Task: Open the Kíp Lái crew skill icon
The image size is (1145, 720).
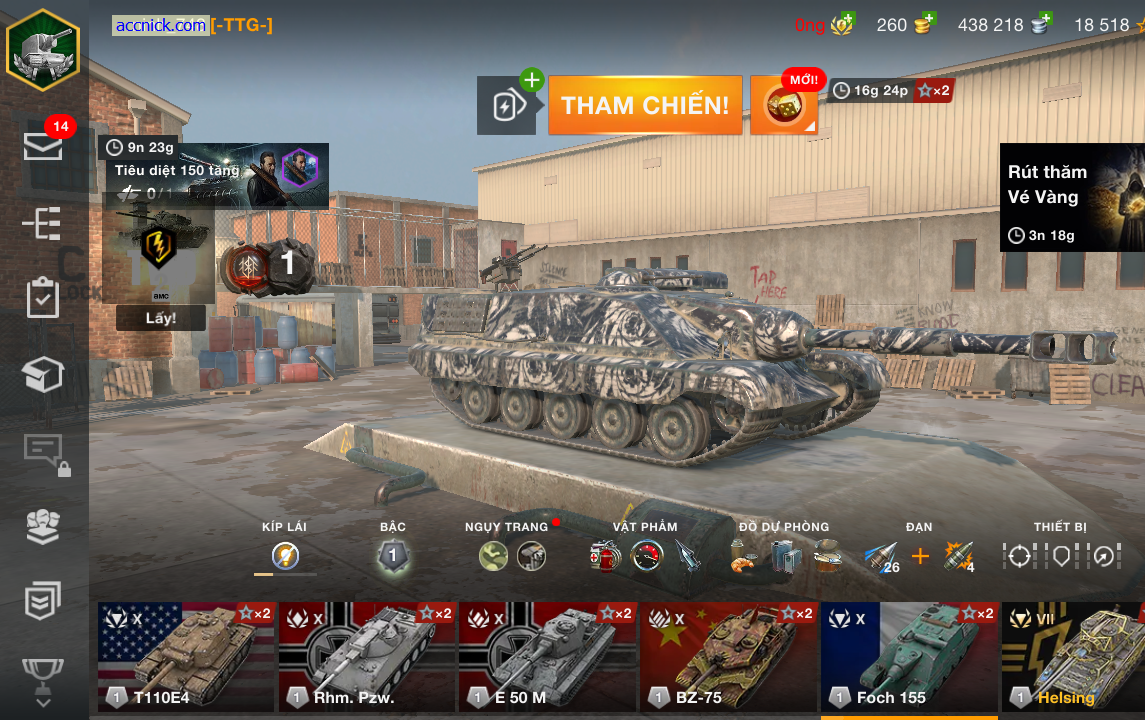Action: (x=285, y=556)
